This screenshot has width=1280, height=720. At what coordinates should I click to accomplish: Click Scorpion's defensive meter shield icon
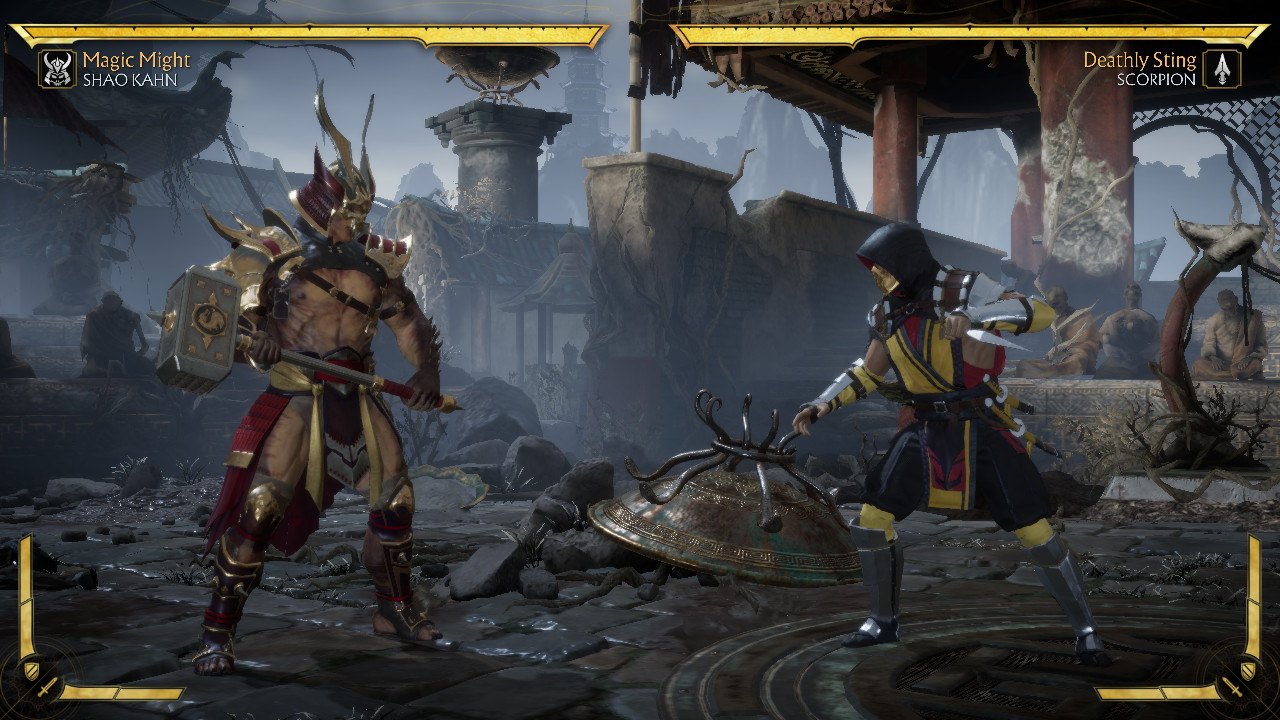tap(1248, 669)
